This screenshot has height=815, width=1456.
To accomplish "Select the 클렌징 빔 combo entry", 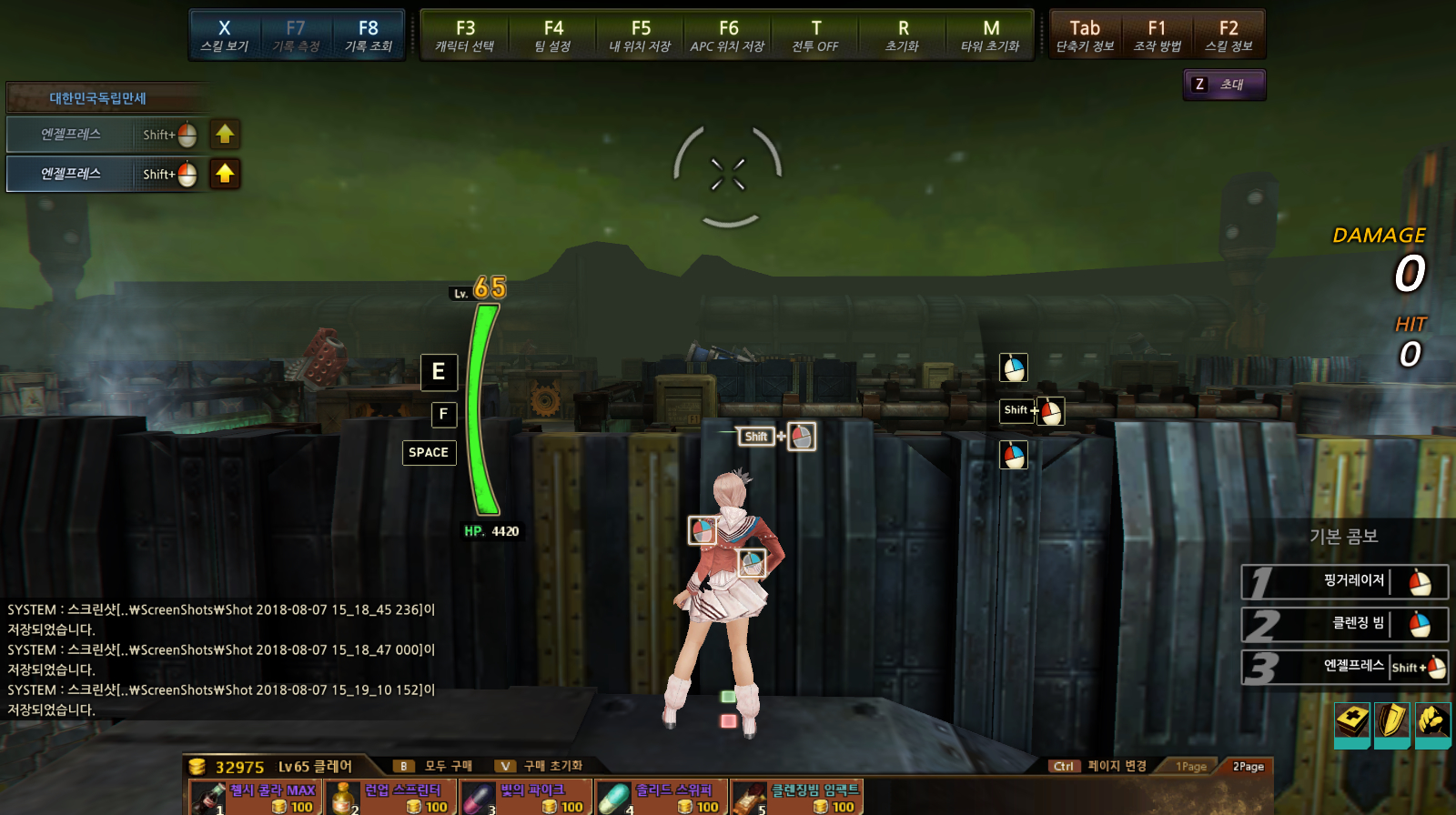I will 1344,624.
